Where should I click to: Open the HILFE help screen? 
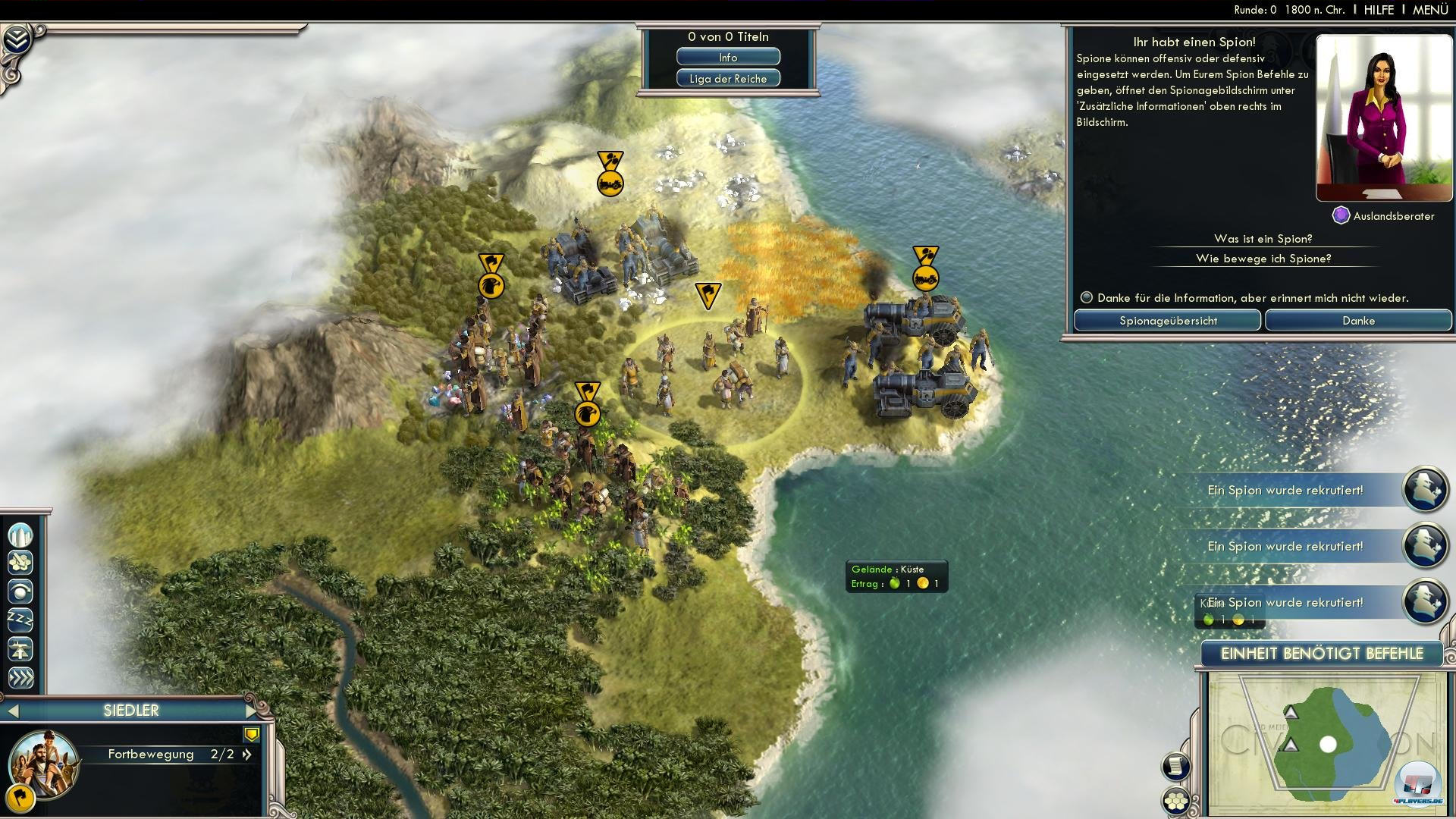(1379, 10)
